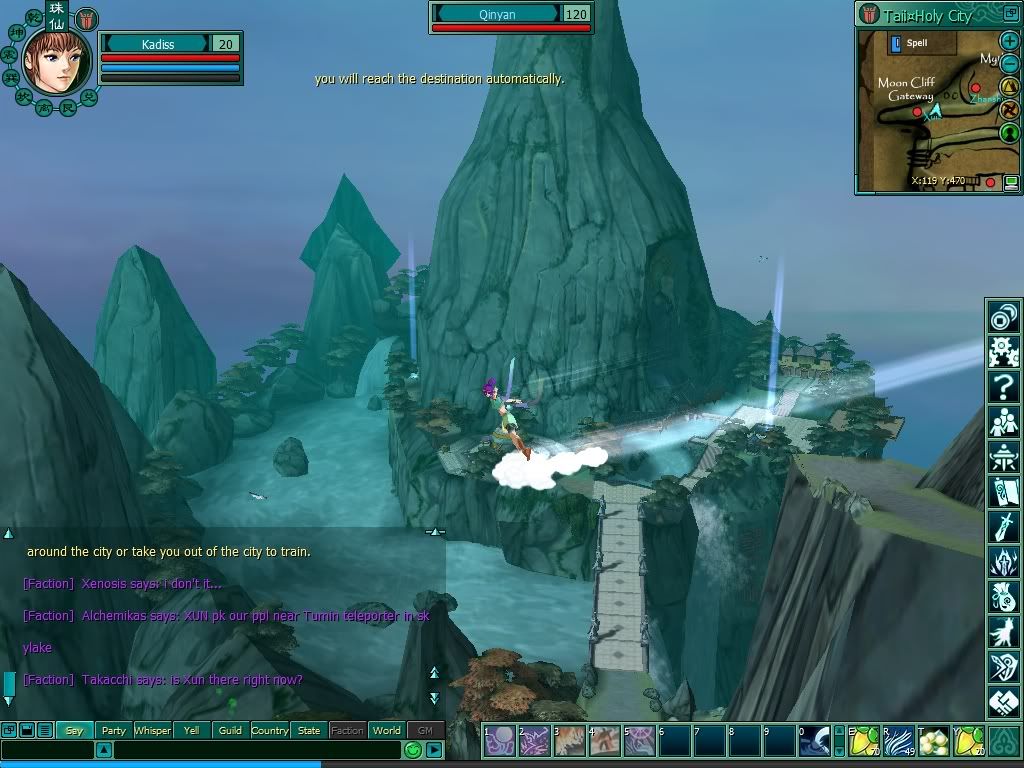Use the blue feather item in slot R
Image resolution: width=1024 pixels, height=768 pixels.
899,741
